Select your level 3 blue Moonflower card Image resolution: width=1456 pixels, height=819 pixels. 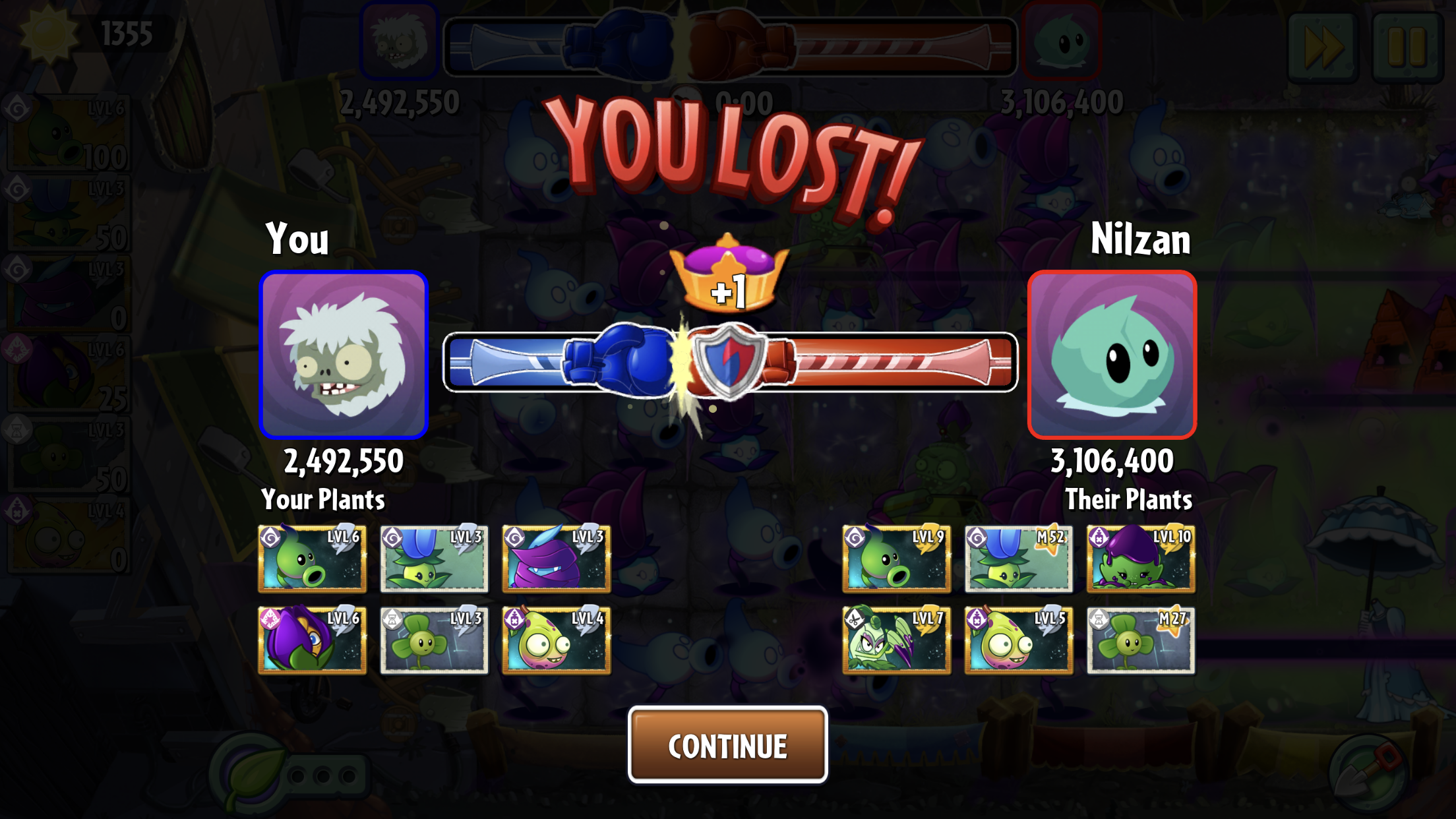point(434,559)
